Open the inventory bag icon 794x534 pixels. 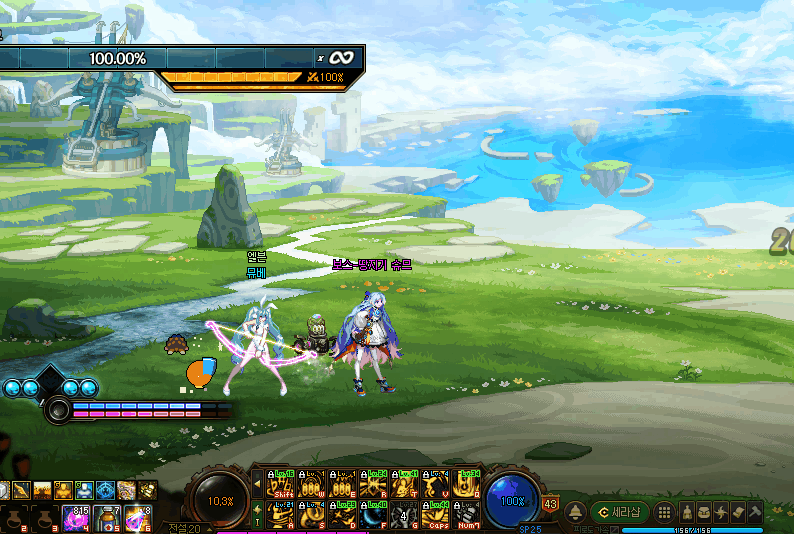(x=704, y=511)
